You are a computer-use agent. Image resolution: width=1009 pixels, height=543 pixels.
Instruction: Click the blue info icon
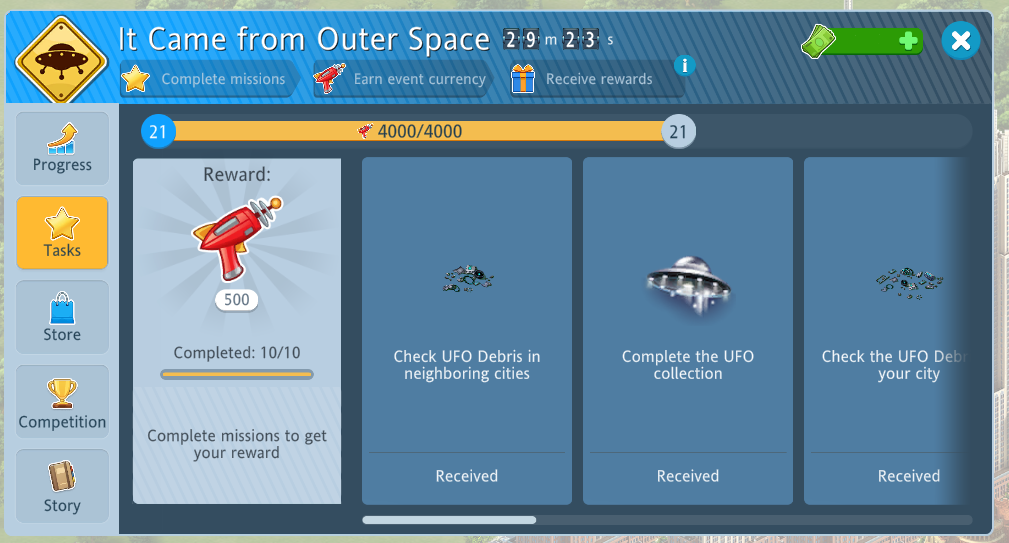pyautogui.click(x=684, y=66)
